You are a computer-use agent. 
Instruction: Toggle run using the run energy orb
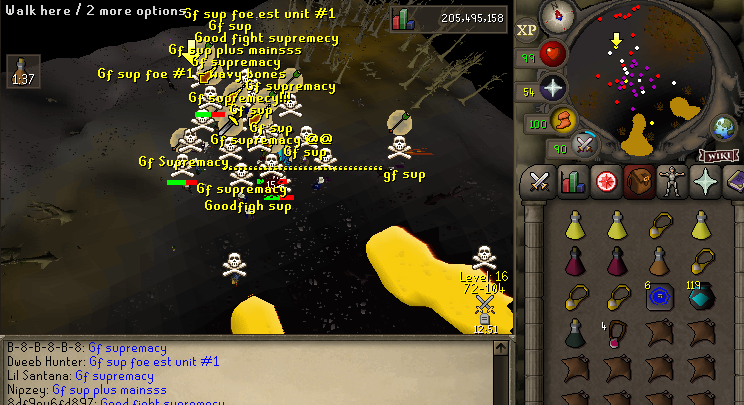pos(564,121)
